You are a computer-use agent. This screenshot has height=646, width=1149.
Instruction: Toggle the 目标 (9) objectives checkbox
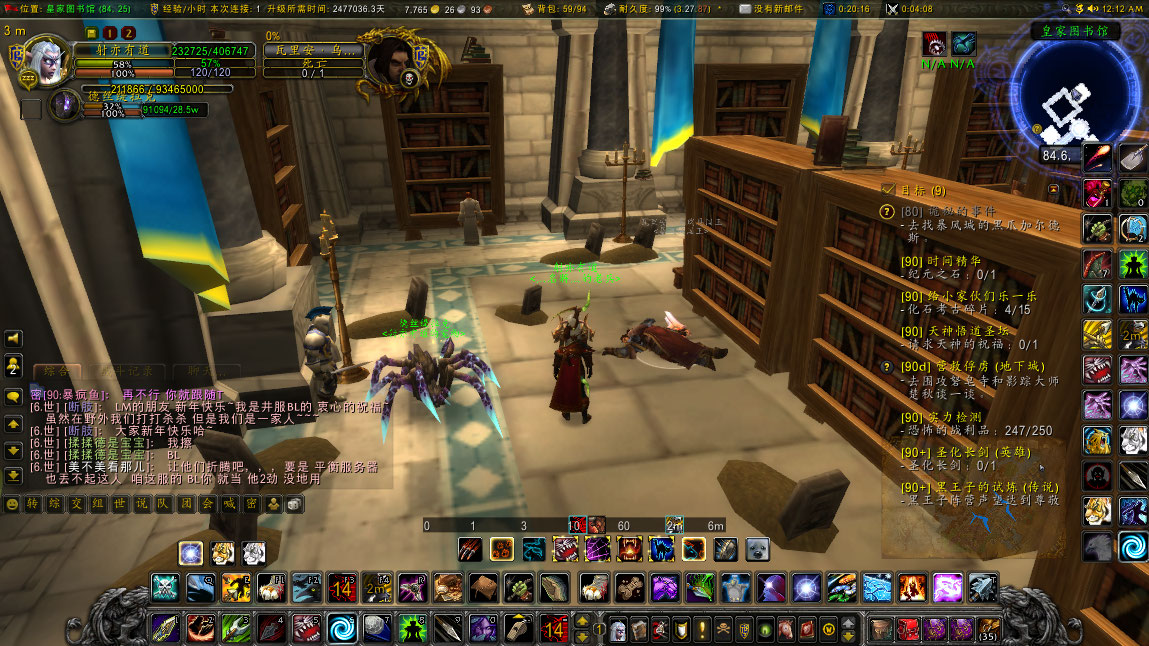pyautogui.click(x=888, y=189)
